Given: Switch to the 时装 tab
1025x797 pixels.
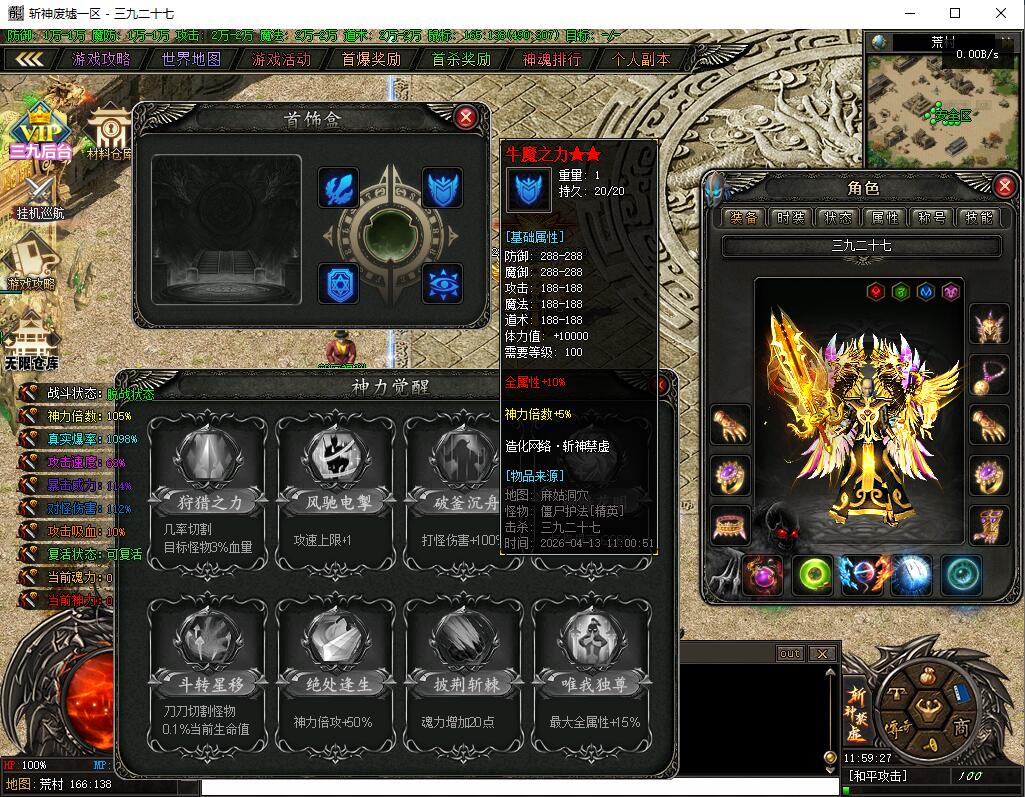Looking at the screenshot, I should tap(790, 217).
